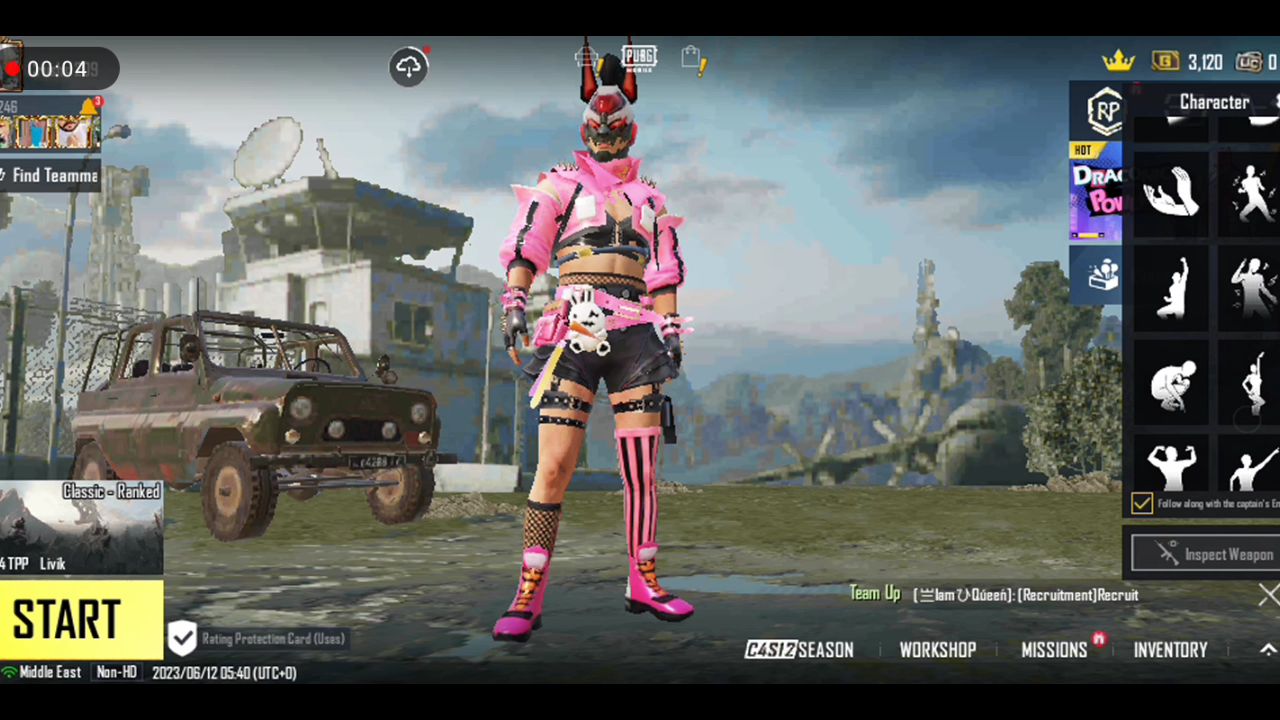Expand the bottom menu arrow
Image resolution: width=1280 pixels, height=720 pixels.
[x=1268, y=650]
